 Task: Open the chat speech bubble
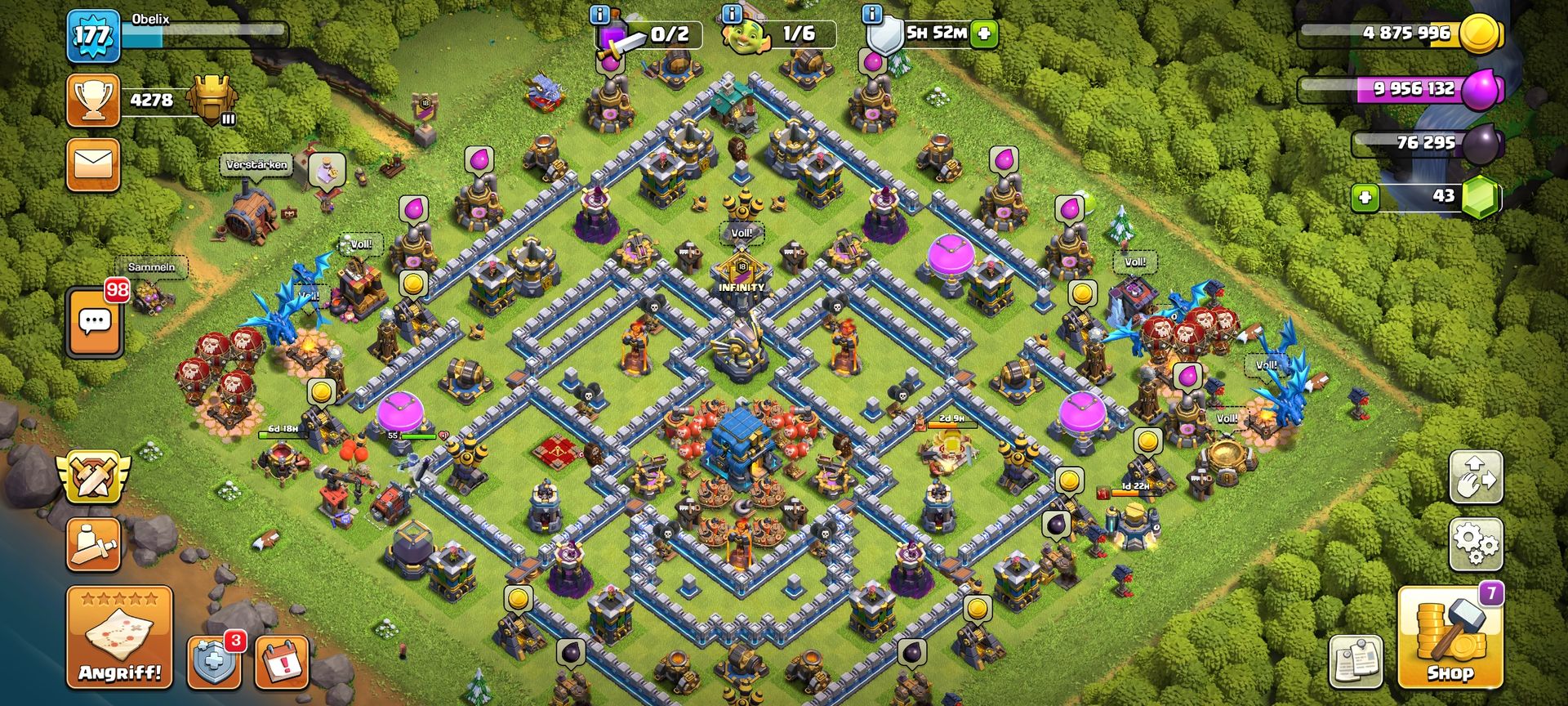click(94, 322)
